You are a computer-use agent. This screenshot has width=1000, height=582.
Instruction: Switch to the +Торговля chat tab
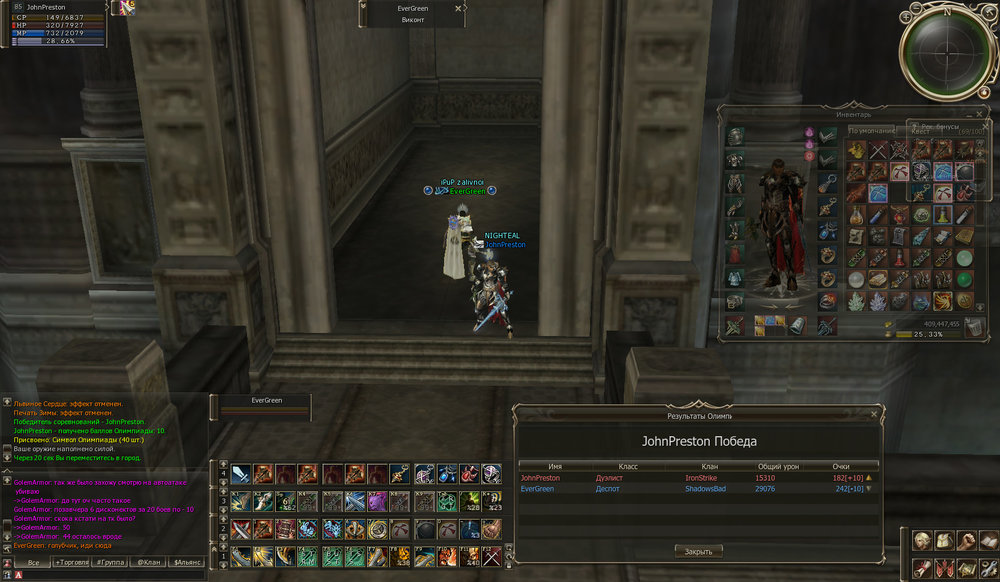(x=72, y=563)
